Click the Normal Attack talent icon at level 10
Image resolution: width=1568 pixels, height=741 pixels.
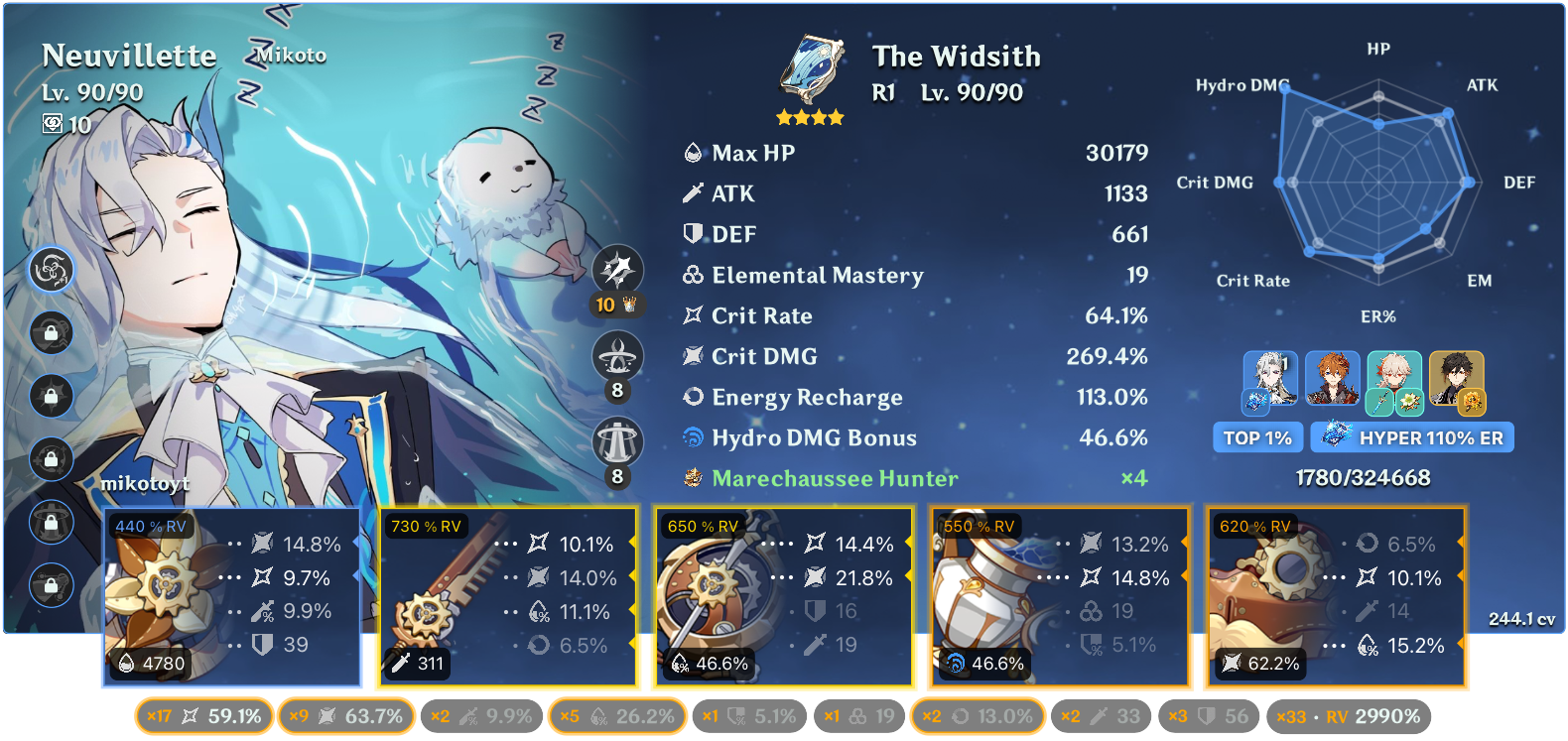[617, 270]
